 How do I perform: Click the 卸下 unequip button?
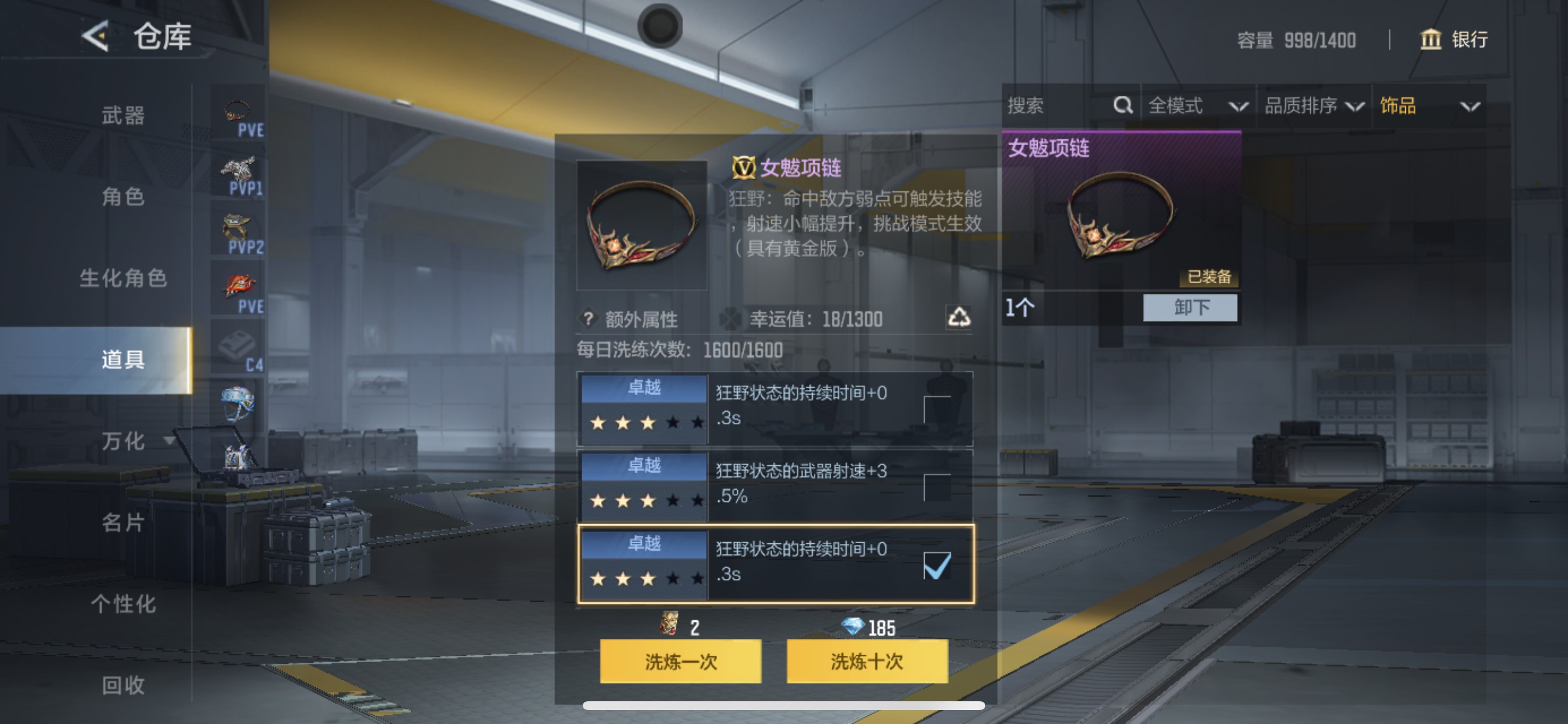point(1190,309)
